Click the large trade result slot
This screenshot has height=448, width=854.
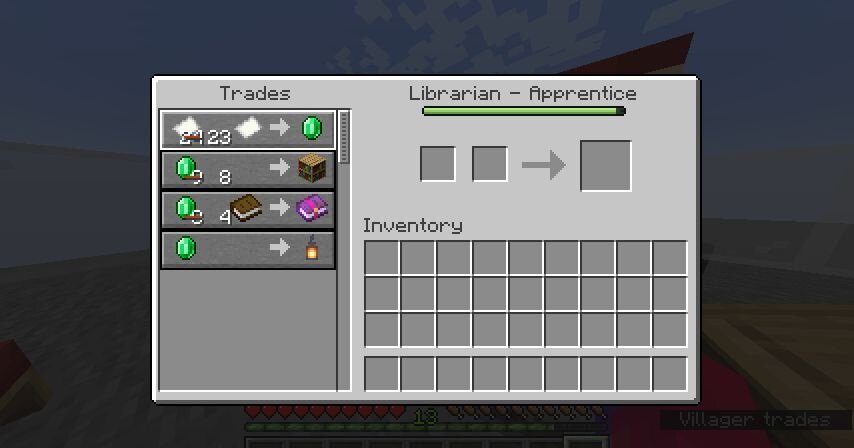coord(605,165)
